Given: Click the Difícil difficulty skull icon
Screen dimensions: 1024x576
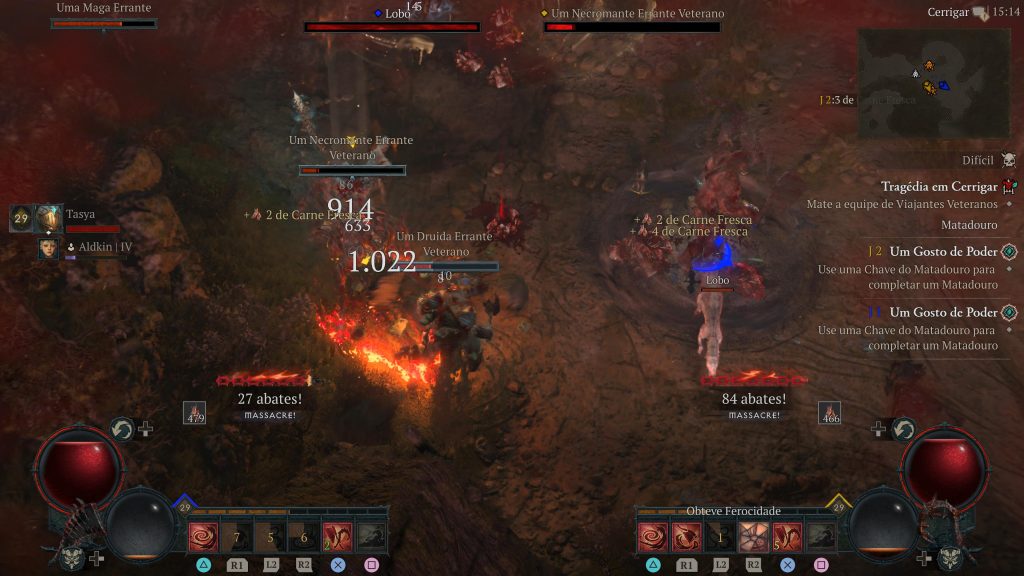Looking at the screenshot, I should click(1008, 160).
